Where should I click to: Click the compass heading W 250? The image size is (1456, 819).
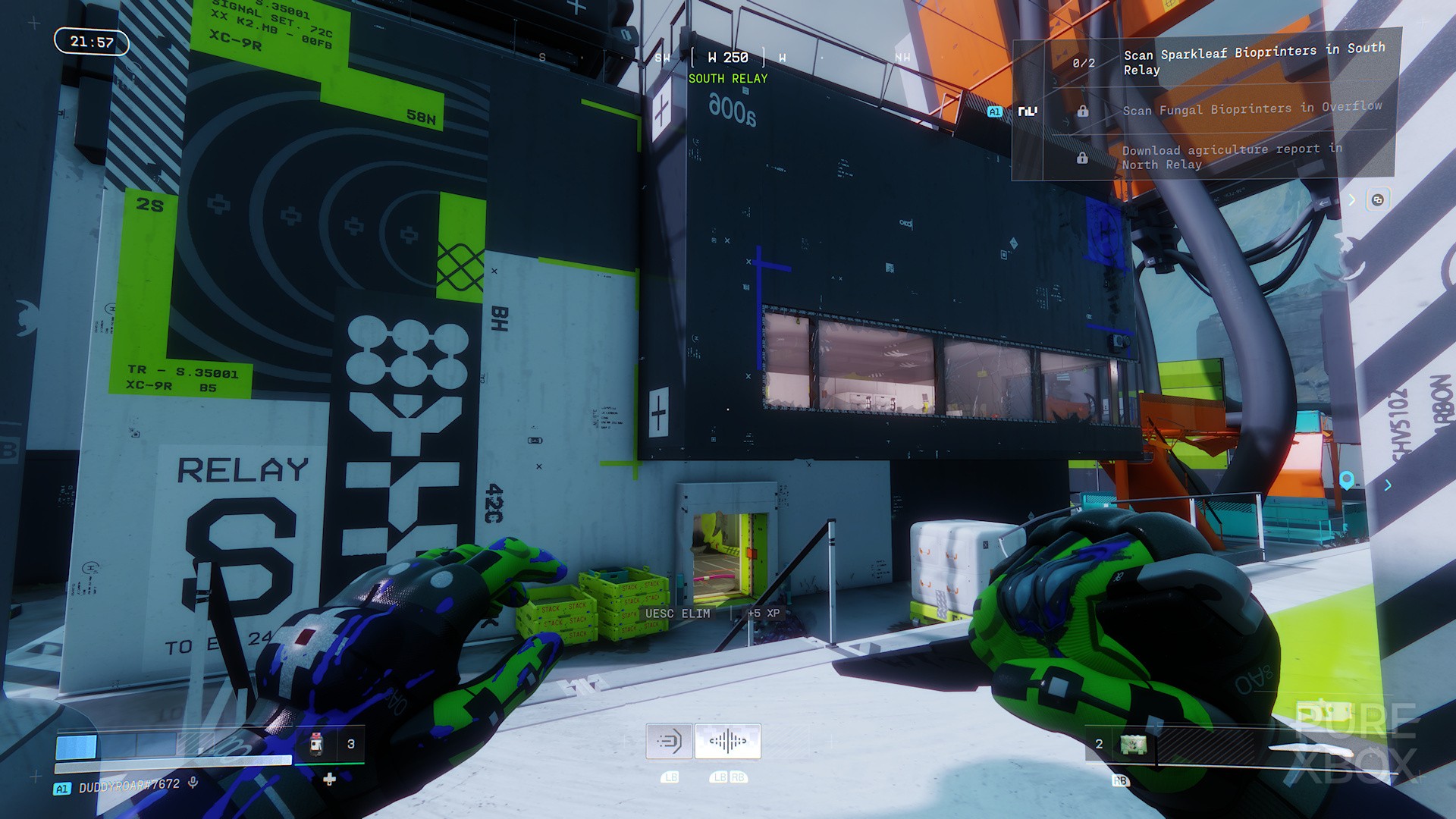click(x=728, y=58)
